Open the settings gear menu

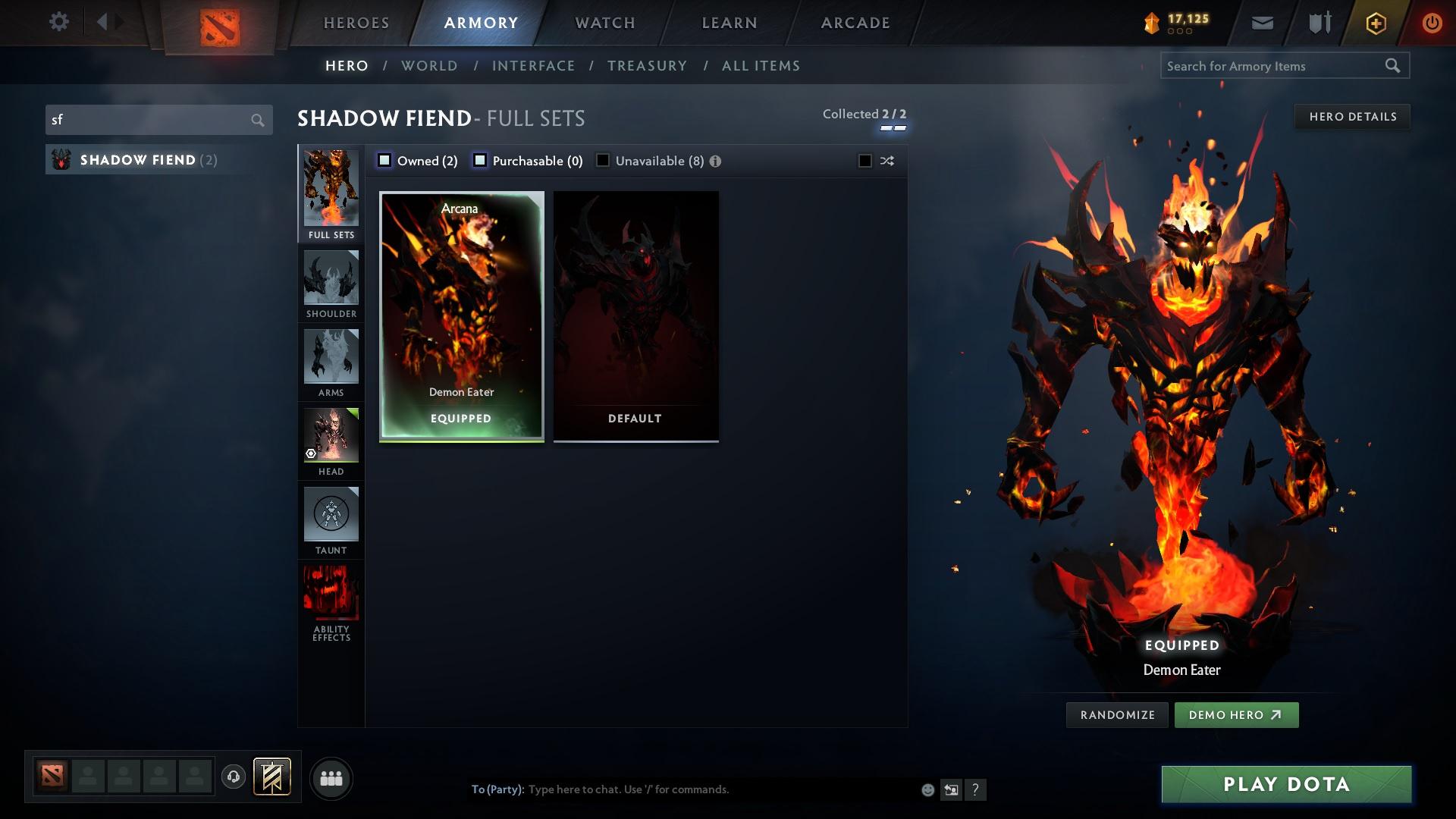pyautogui.click(x=59, y=22)
